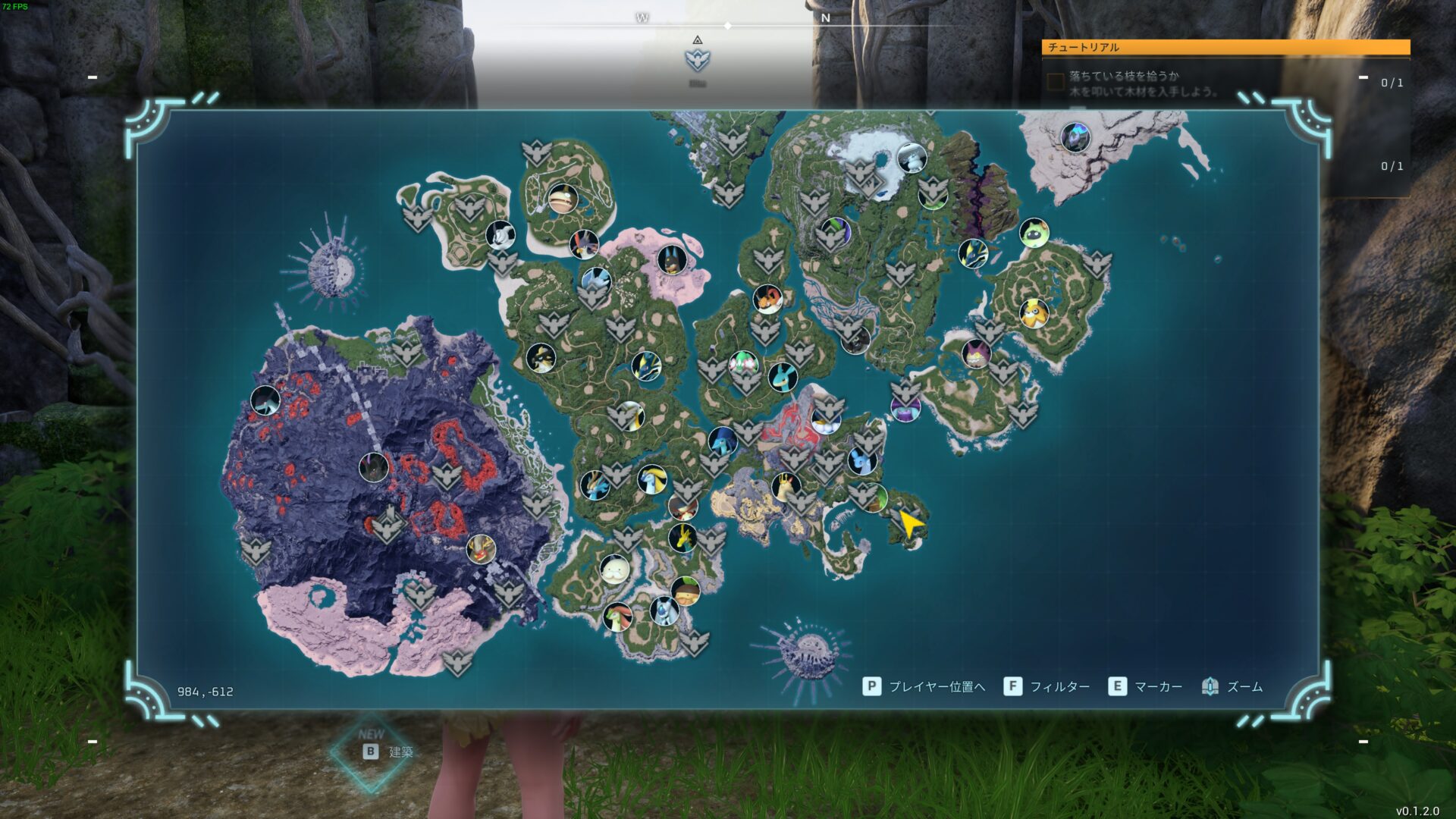Image resolution: width=1456 pixels, height=819 pixels.
Task: Click the purple grinning cat boss icon
Action: click(x=976, y=353)
